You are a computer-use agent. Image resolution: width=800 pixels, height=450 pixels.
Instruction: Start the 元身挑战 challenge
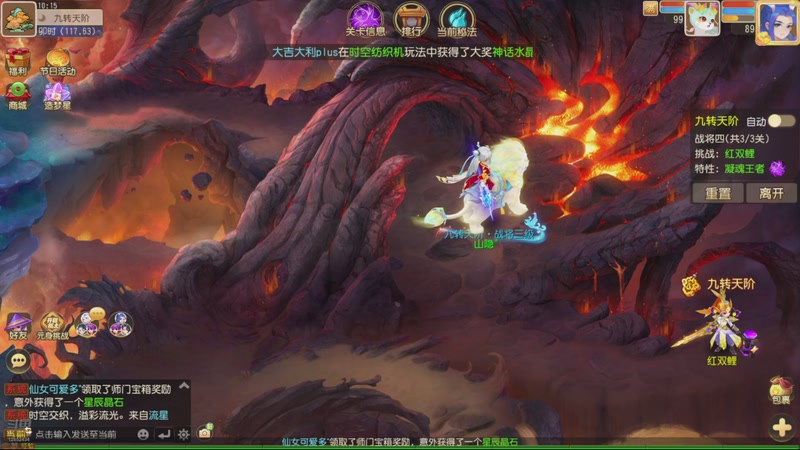(52, 323)
